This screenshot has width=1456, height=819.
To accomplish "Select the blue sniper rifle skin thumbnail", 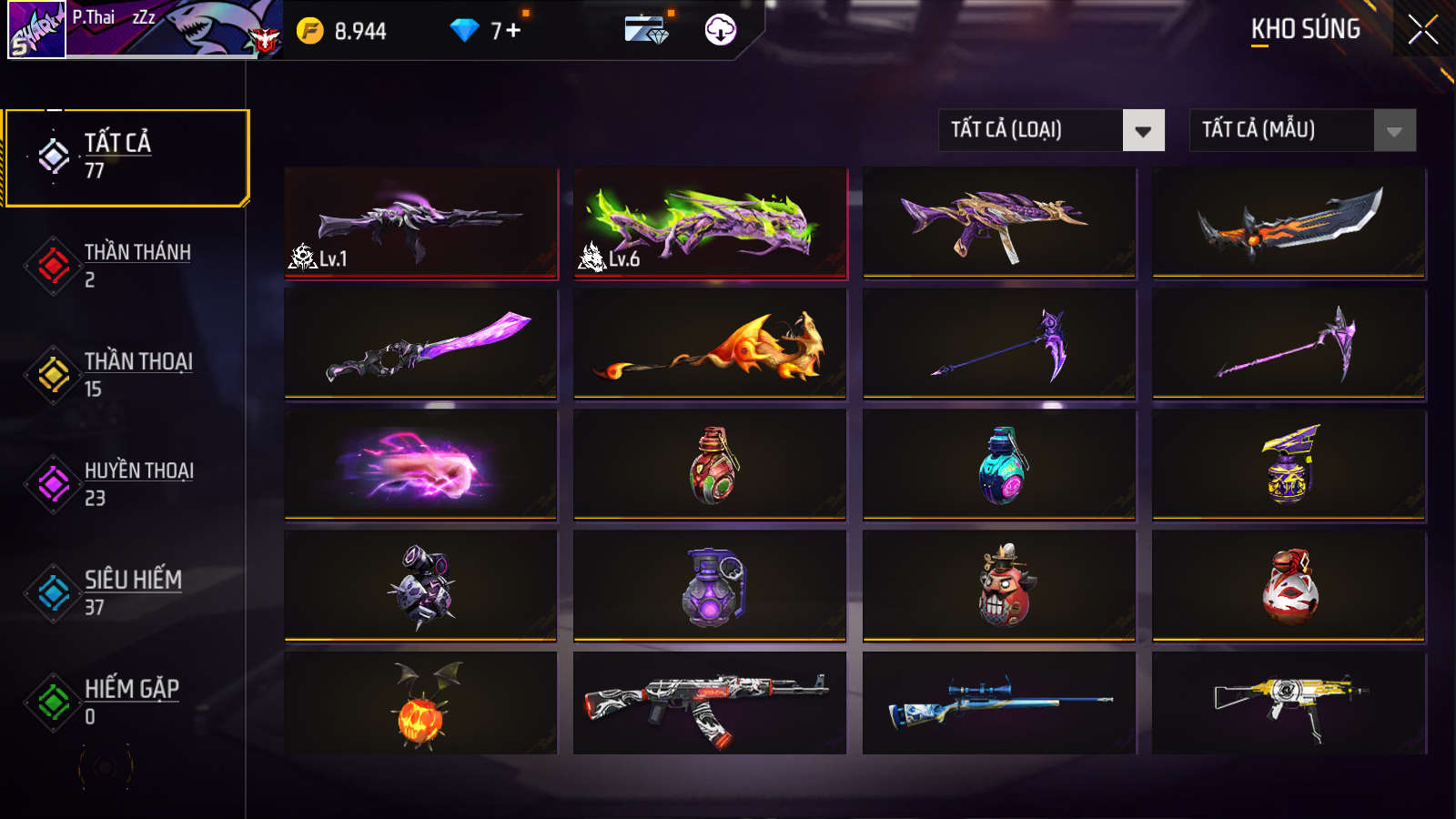I will click(996, 707).
